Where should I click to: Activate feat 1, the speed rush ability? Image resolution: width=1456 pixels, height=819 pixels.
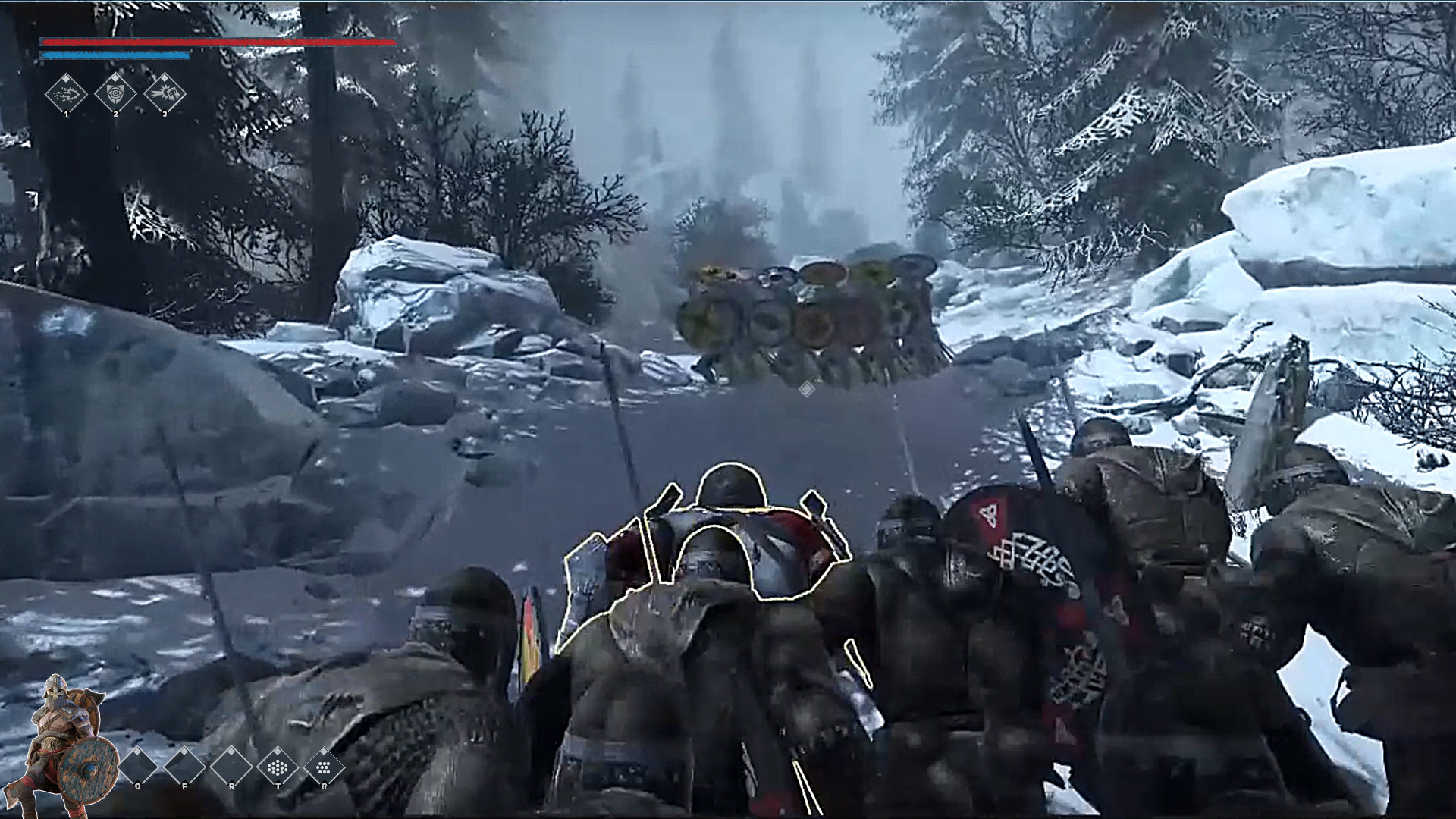65,94
